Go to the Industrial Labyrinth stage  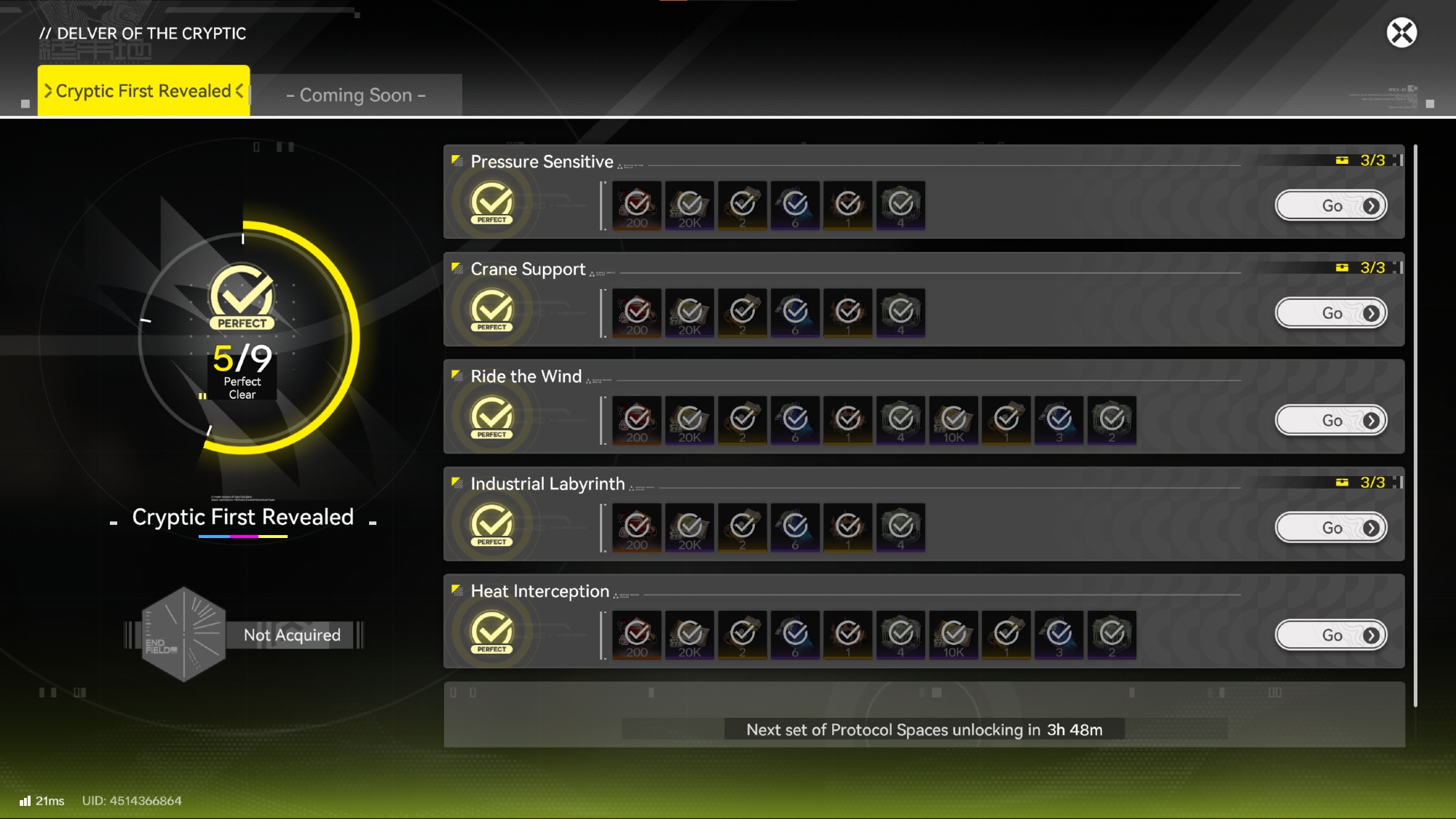(x=1331, y=528)
